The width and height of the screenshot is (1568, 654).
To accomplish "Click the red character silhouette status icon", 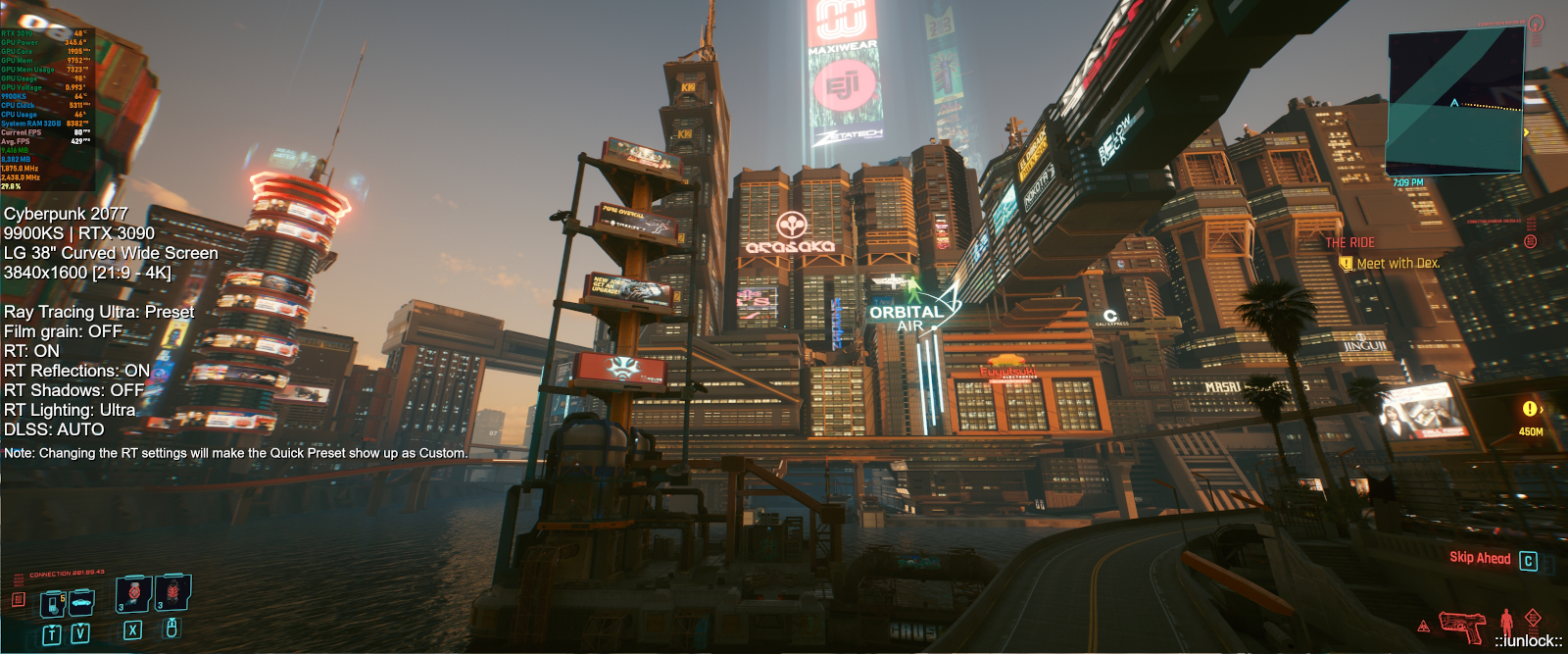I will 1507,622.
